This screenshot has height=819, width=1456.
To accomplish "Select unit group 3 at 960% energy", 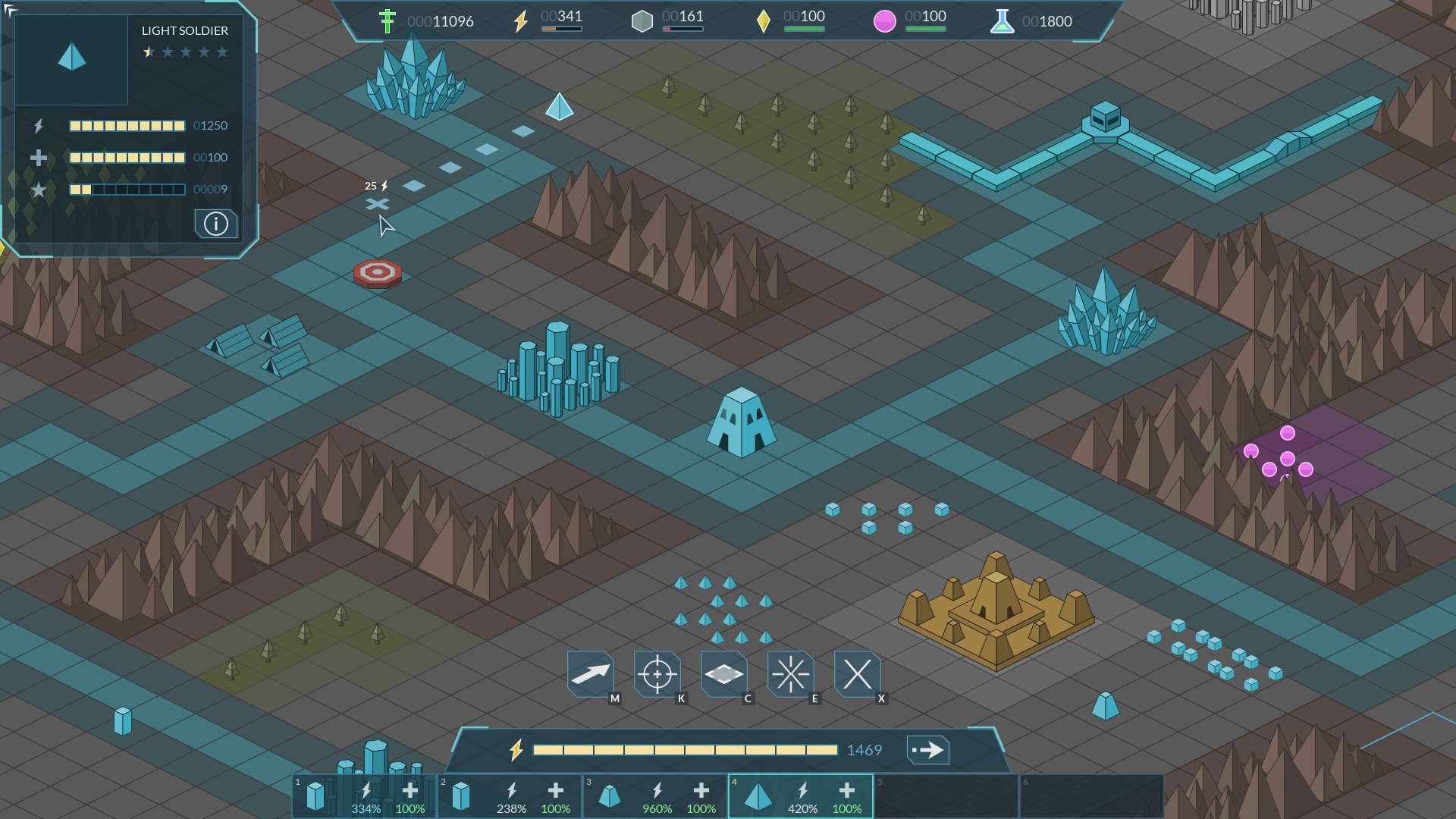I will 655,796.
